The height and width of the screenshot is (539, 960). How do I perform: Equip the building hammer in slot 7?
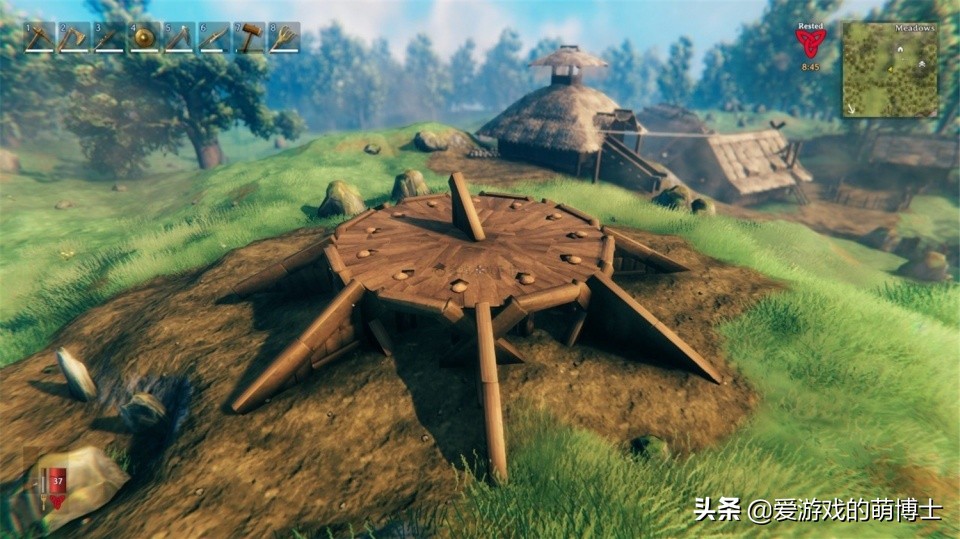click(249, 37)
